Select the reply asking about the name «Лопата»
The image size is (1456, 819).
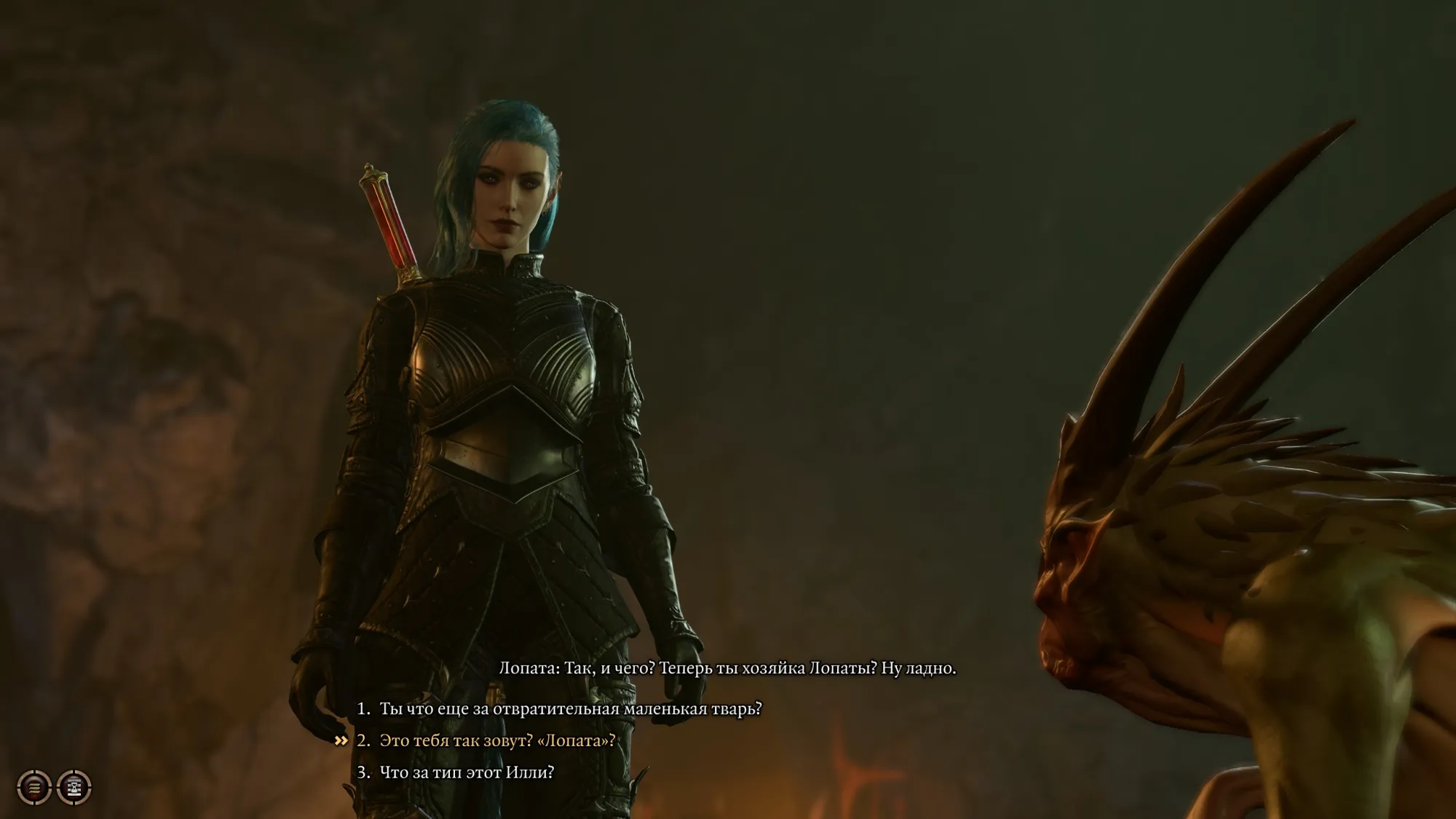[x=496, y=741]
